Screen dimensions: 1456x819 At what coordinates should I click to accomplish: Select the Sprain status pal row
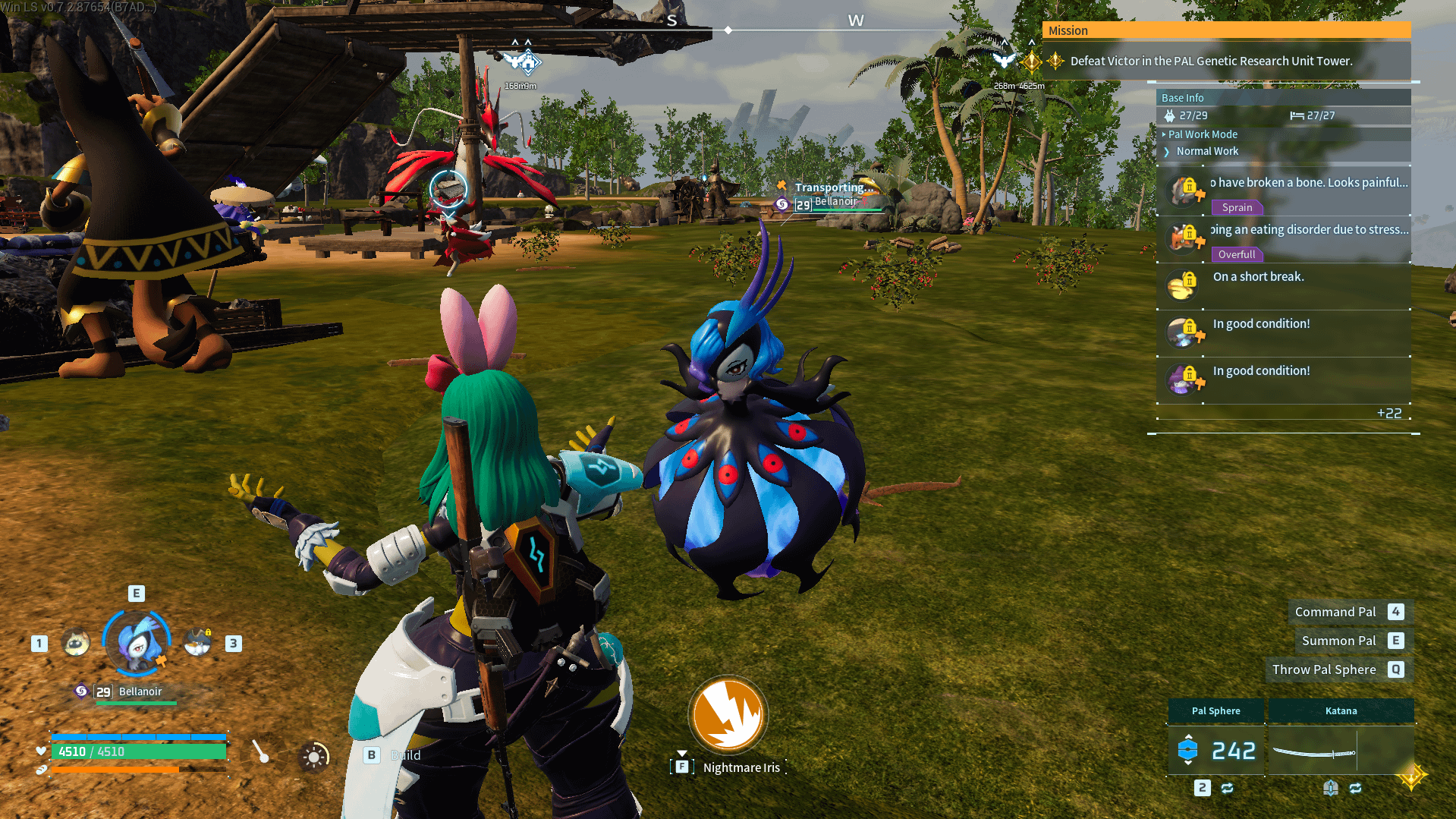1284,192
